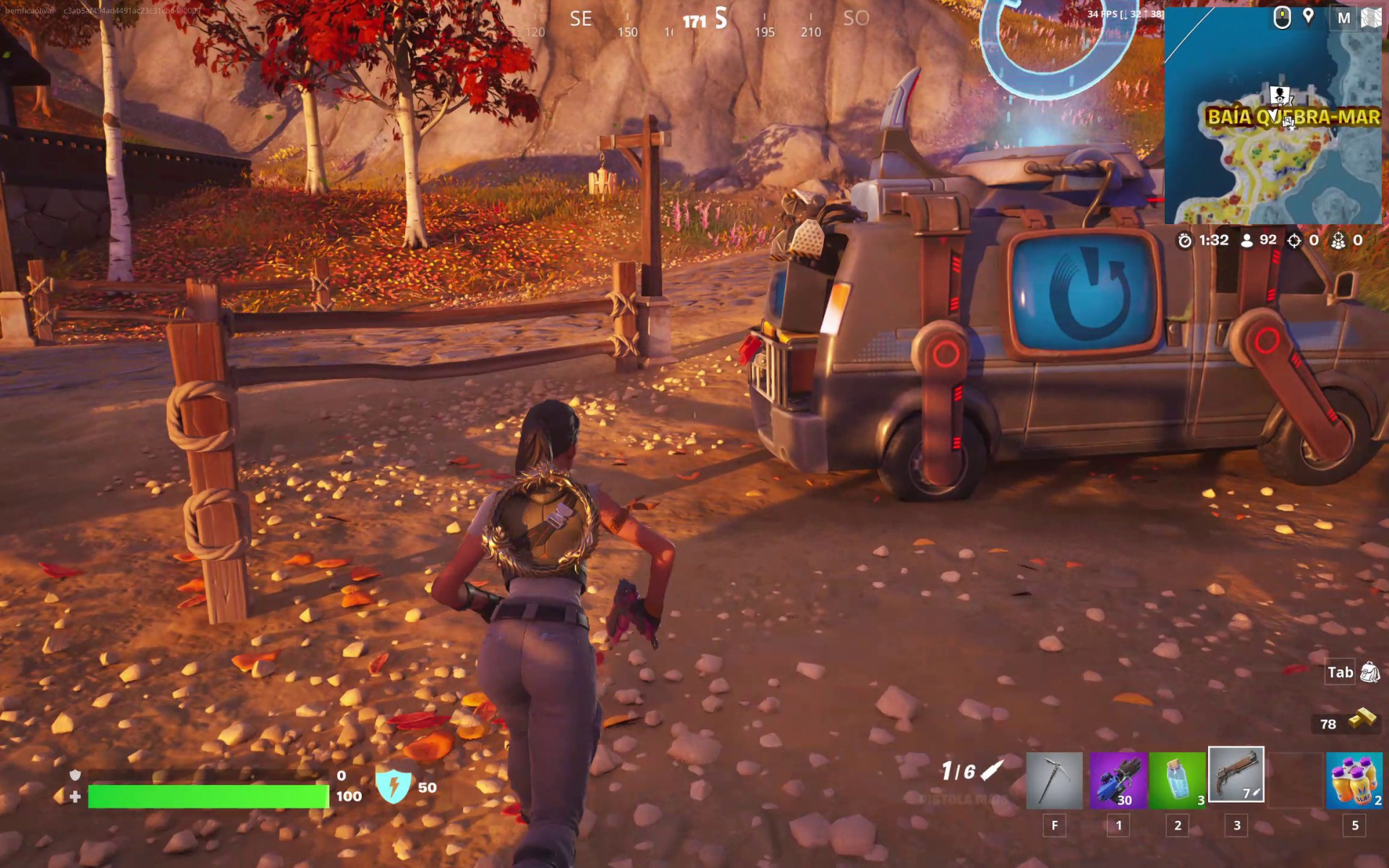The width and height of the screenshot is (1389, 868).
Task: Select the Slap Juice in hotbar slot 5
Action: (1356, 778)
